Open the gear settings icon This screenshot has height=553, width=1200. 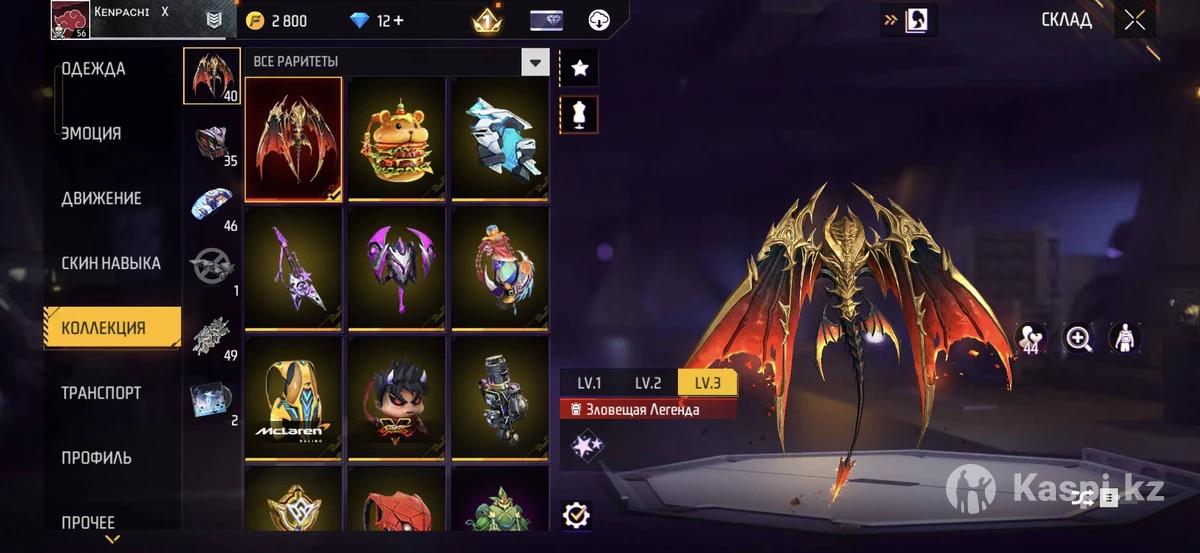click(x=576, y=515)
